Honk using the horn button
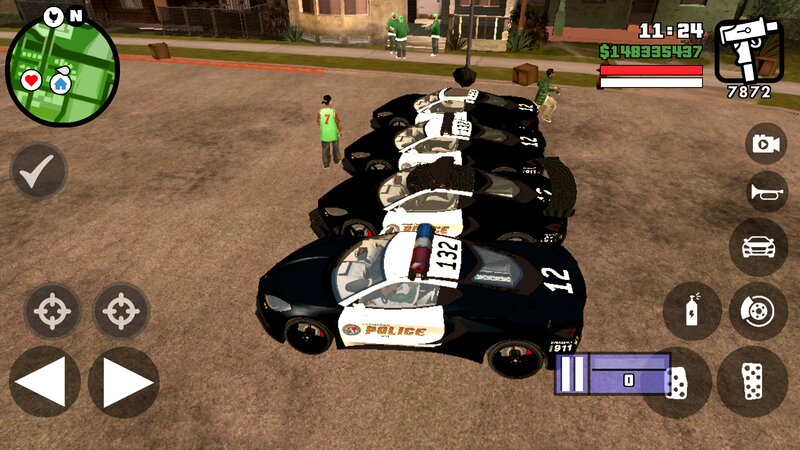Screen dimensions: 800x450 tap(766, 192)
